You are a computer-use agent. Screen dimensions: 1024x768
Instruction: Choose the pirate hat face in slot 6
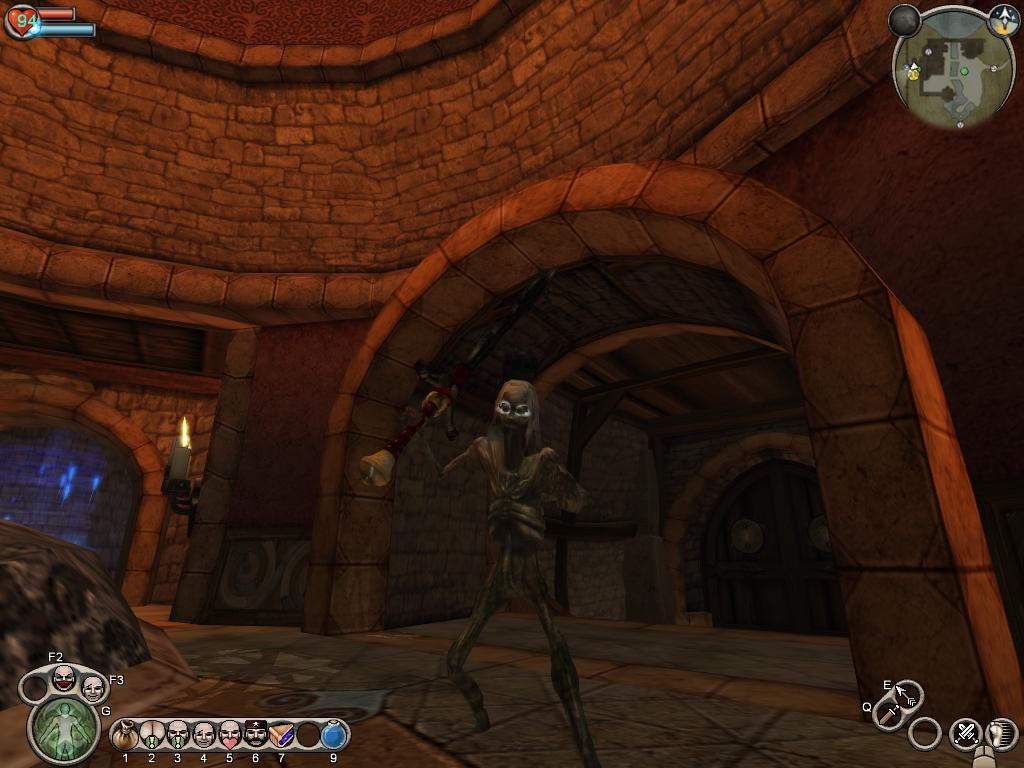255,736
